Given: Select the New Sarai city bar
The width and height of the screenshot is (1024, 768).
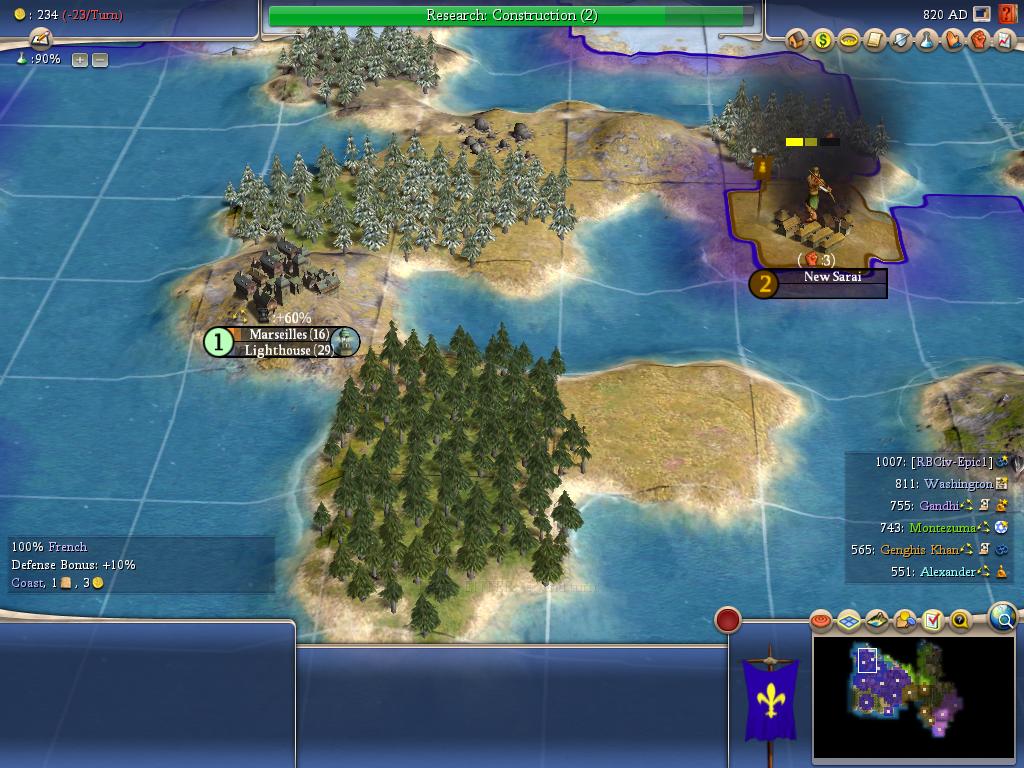Looking at the screenshot, I should coord(831,277).
